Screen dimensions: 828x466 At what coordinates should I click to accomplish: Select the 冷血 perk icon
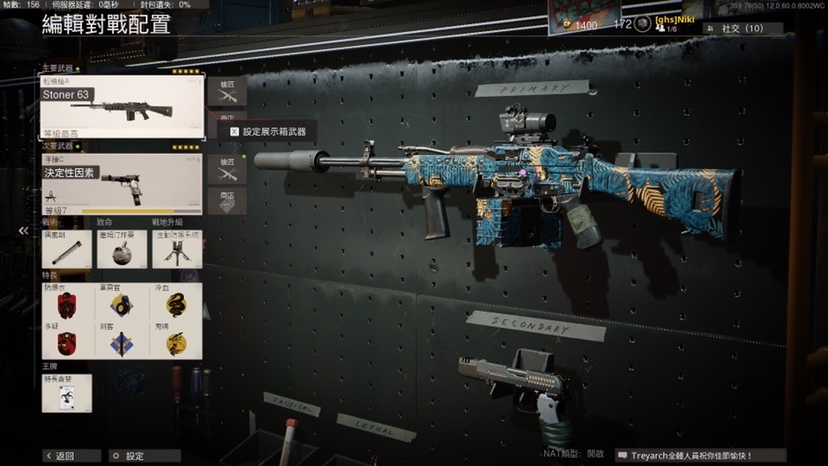coord(176,302)
